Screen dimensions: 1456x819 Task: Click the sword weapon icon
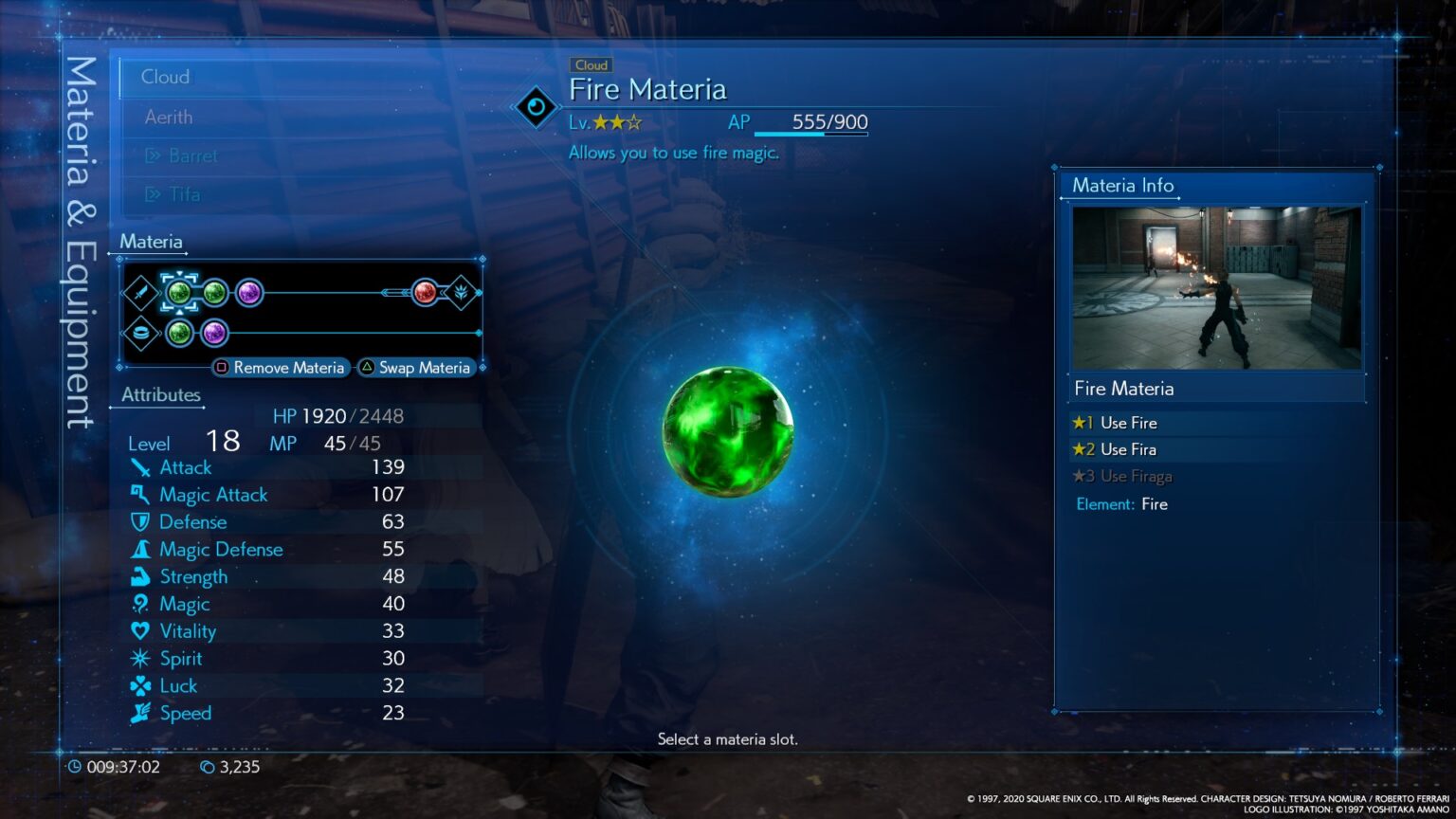click(x=141, y=293)
